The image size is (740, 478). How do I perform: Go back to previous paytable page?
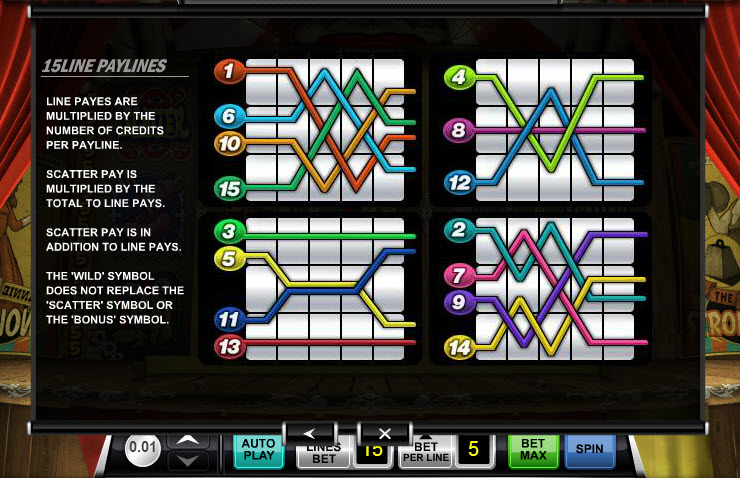pos(308,433)
